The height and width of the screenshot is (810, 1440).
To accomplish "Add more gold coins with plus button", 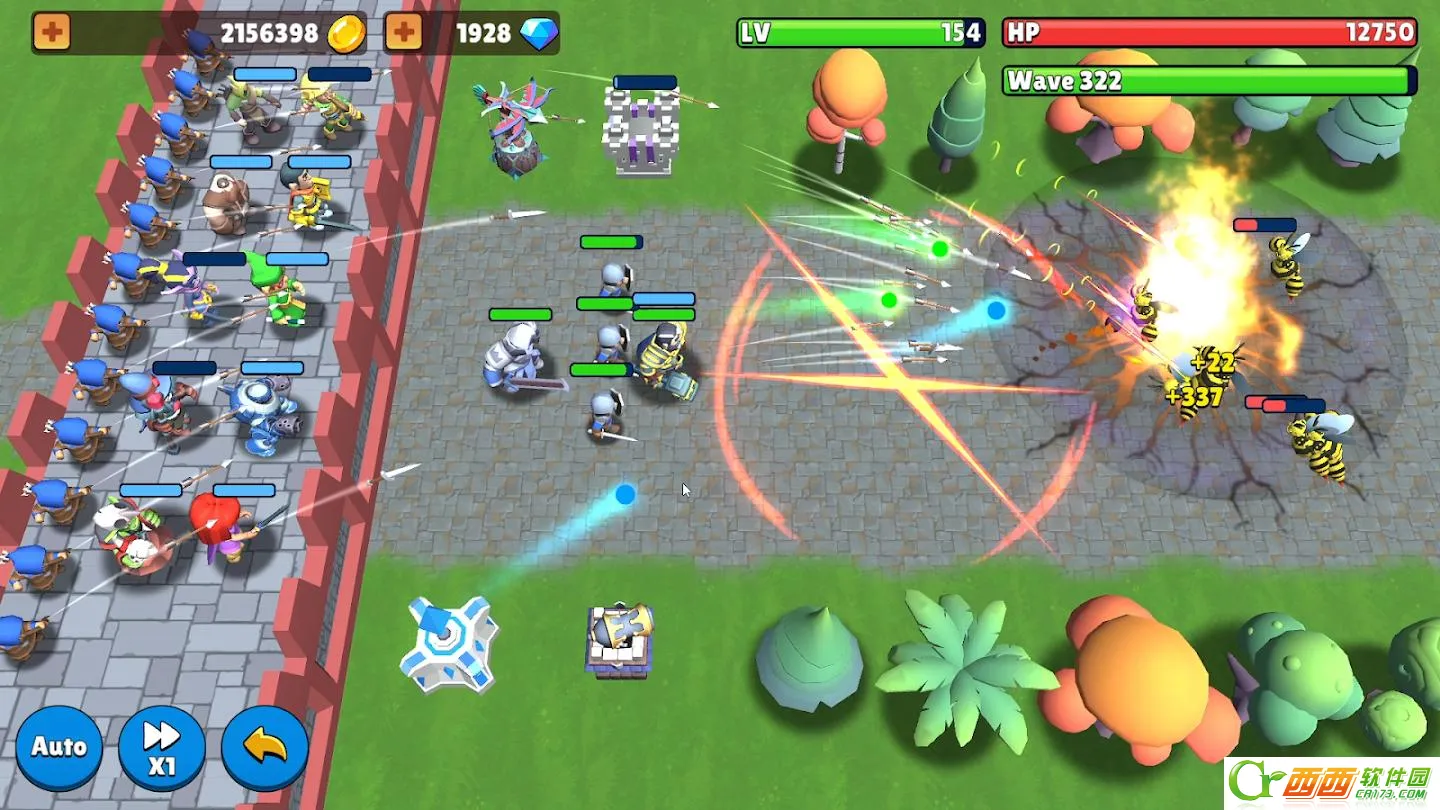I will click(x=52, y=33).
